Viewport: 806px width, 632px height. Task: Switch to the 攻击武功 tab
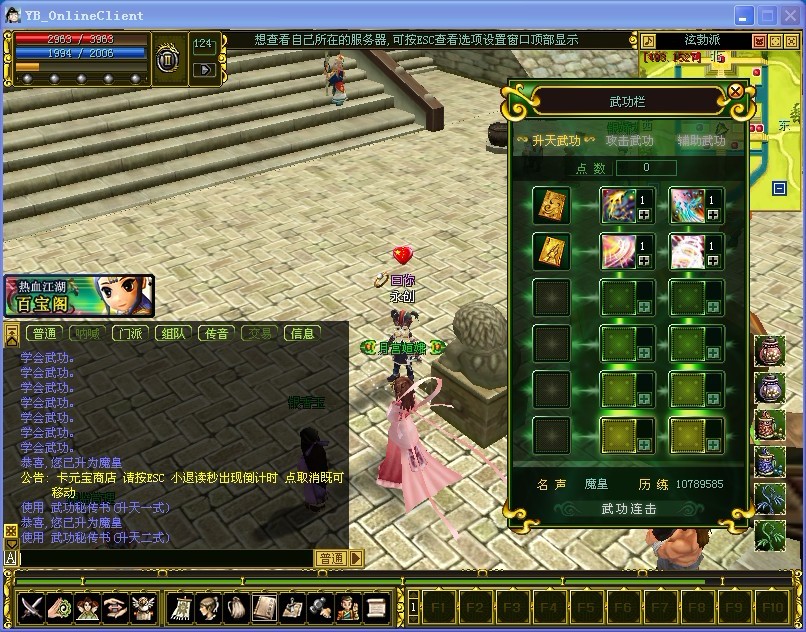[x=629, y=141]
